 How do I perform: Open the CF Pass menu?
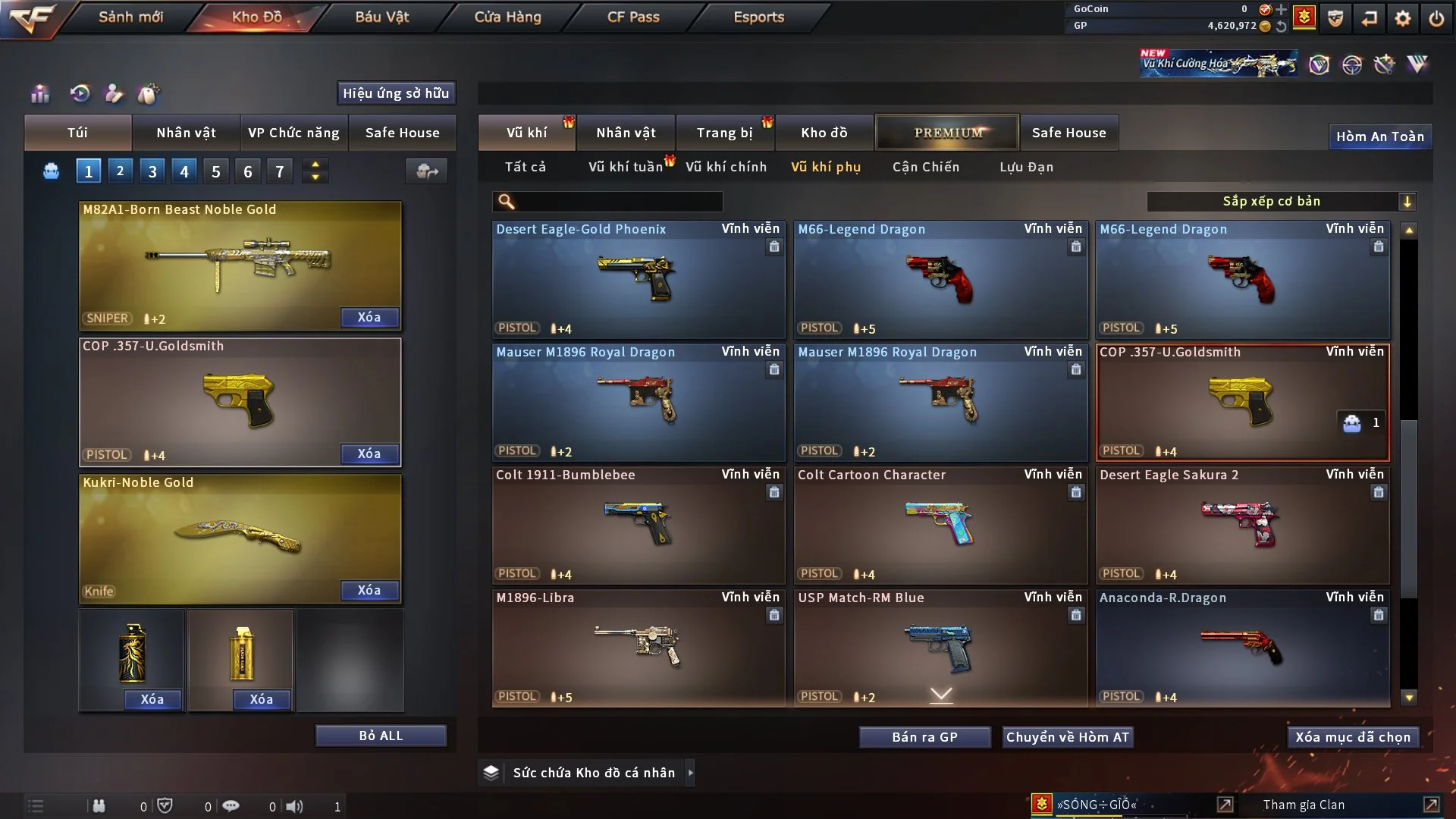click(633, 17)
